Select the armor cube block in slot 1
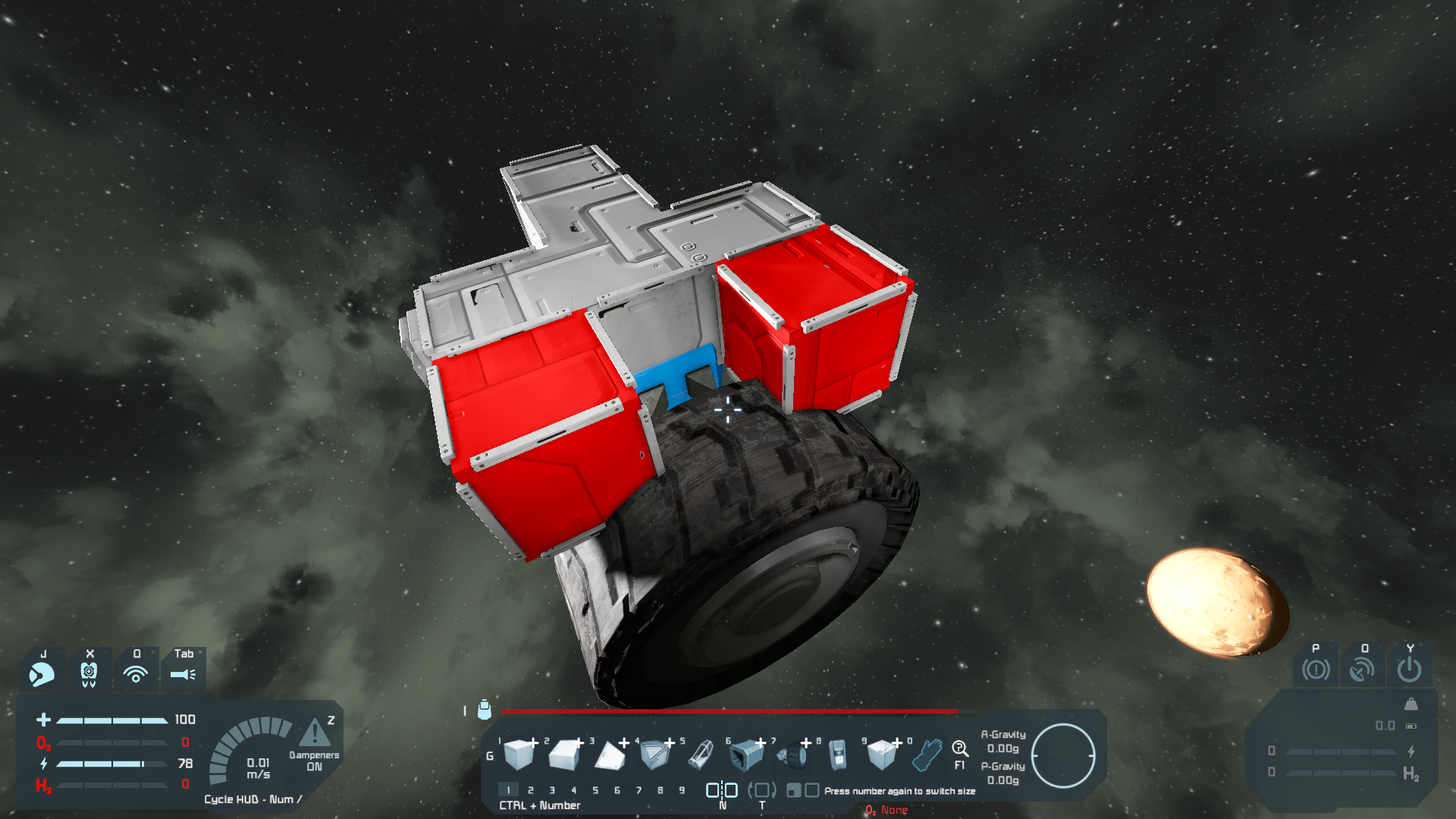This screenshot has height=819, width=1456. click(x=519, y=754)
